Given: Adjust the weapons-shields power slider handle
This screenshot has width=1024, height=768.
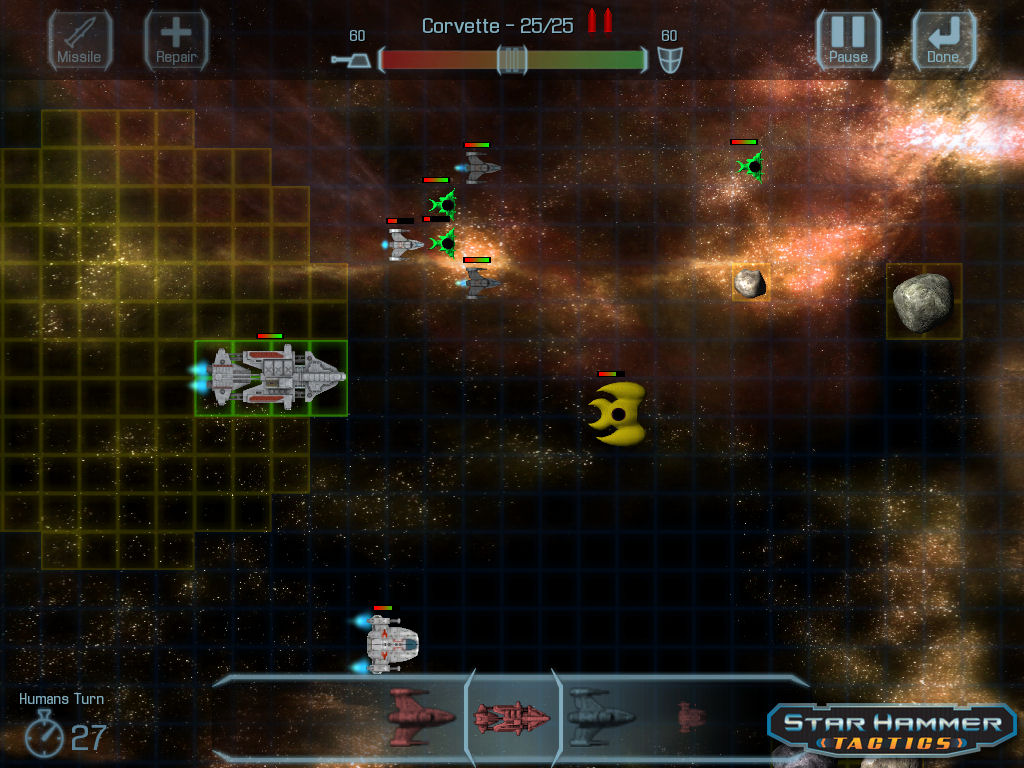Looking at the screenshot, I should [512, 60].
